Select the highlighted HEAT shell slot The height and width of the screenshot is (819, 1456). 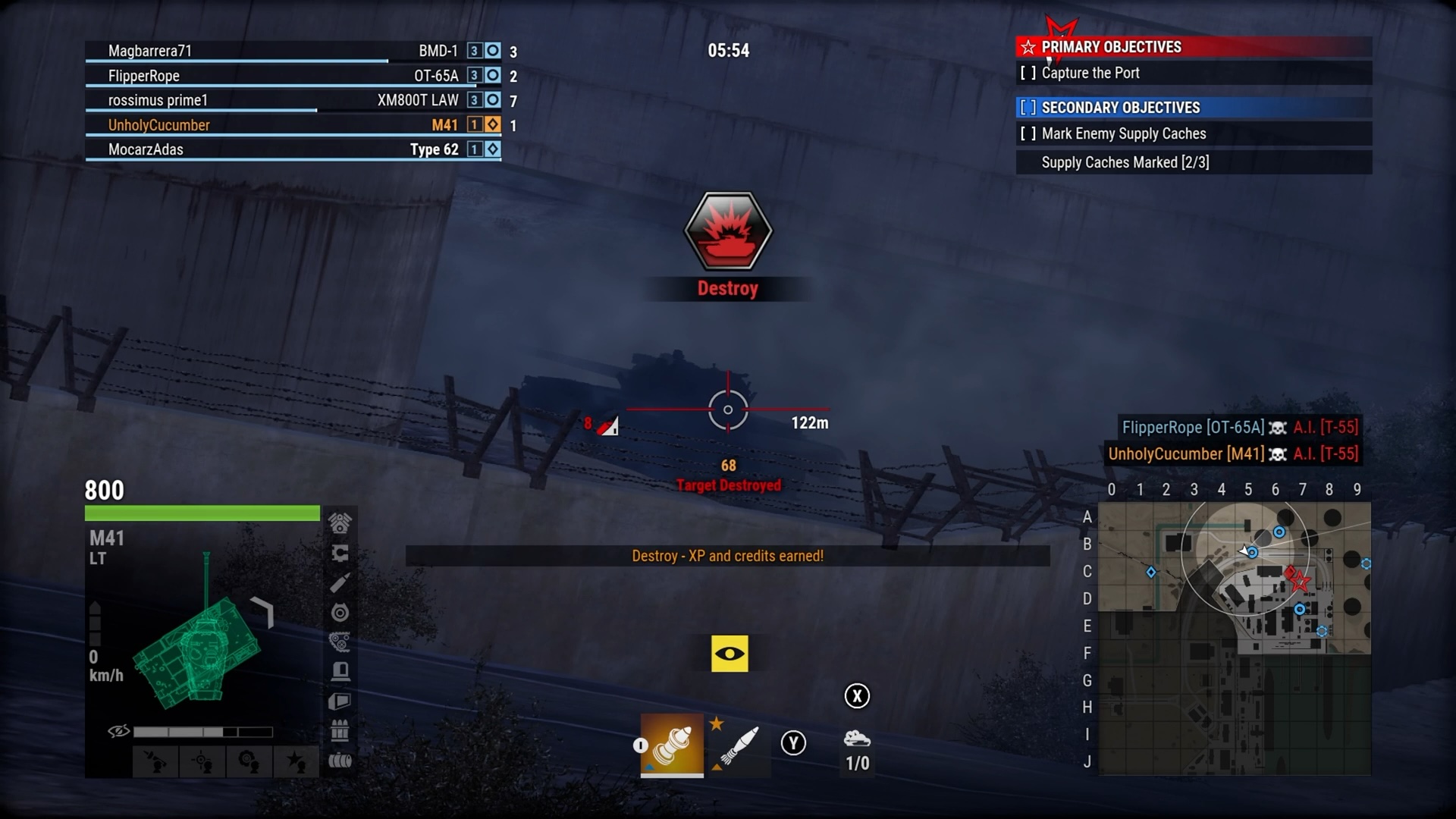point(672,747)
